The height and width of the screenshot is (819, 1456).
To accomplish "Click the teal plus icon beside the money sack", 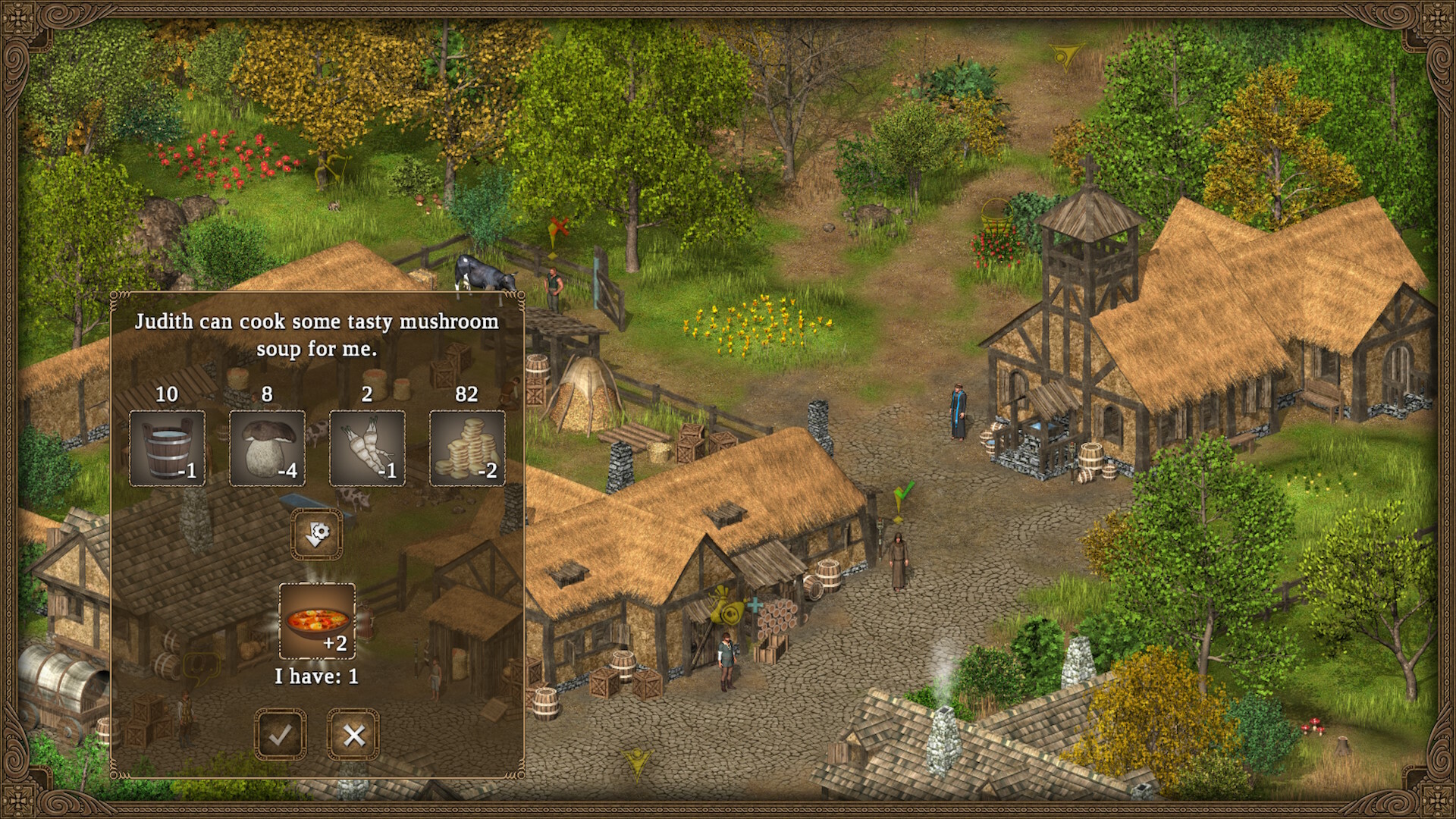I will click(756, 607).
